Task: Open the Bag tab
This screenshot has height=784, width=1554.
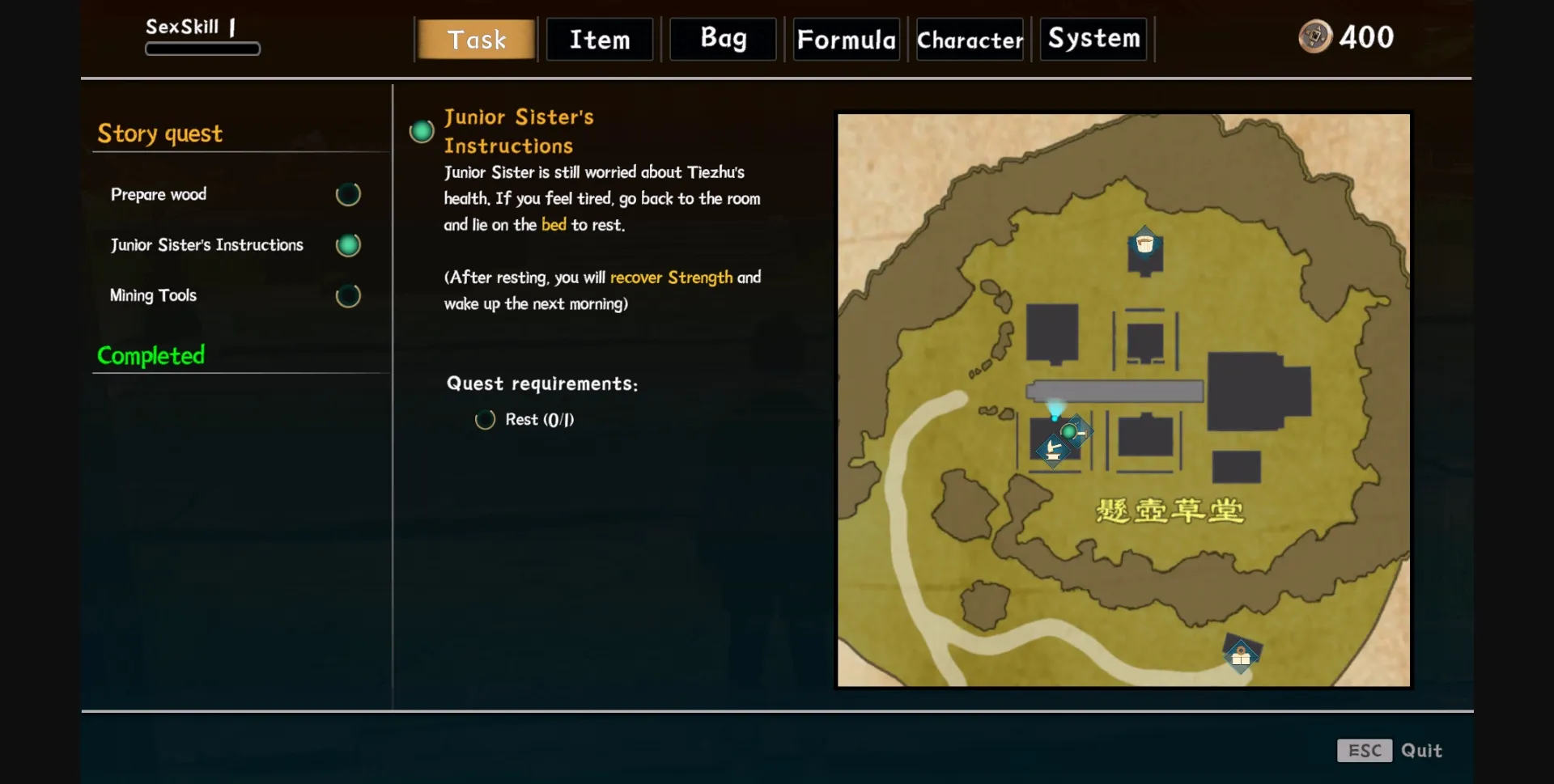Action: click(723, 39)
